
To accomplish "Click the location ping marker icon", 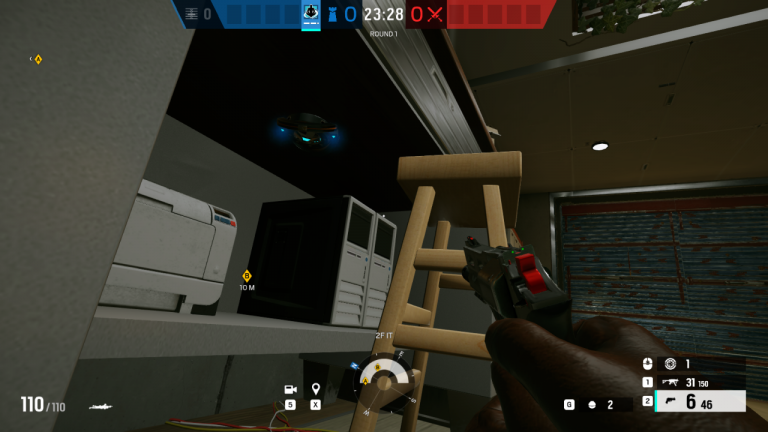I will point(316,389).
